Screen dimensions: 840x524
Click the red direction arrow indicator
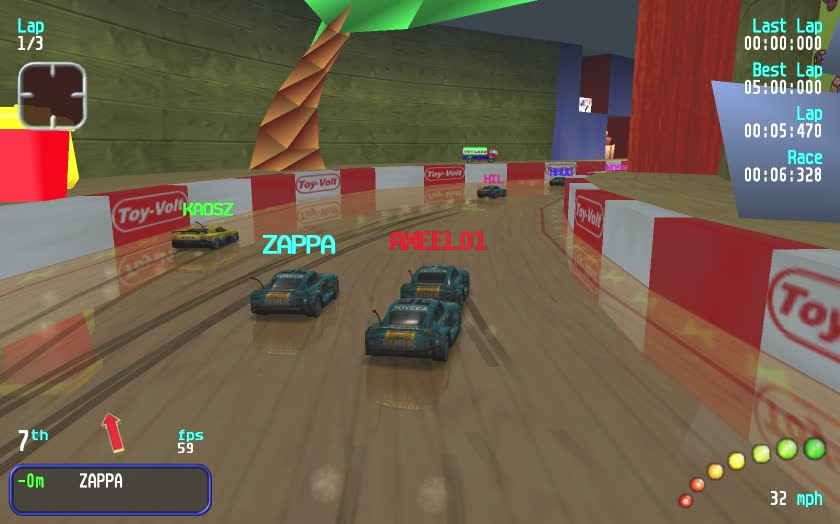[113, 432]
